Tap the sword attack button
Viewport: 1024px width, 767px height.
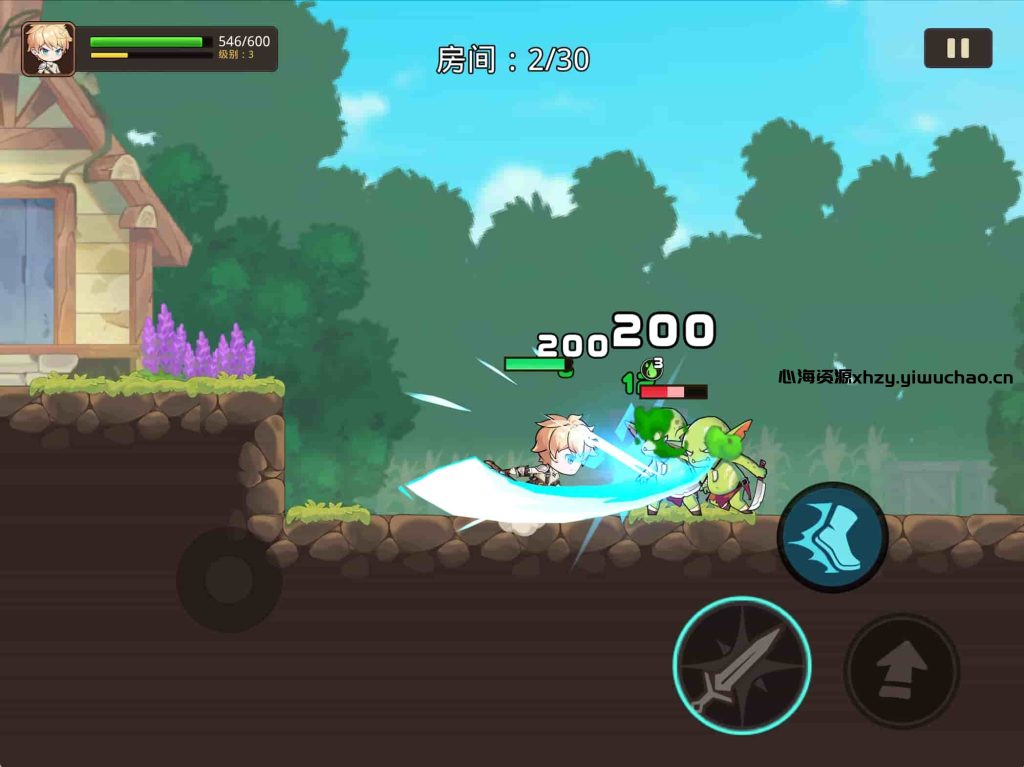[x=741, y=665]
